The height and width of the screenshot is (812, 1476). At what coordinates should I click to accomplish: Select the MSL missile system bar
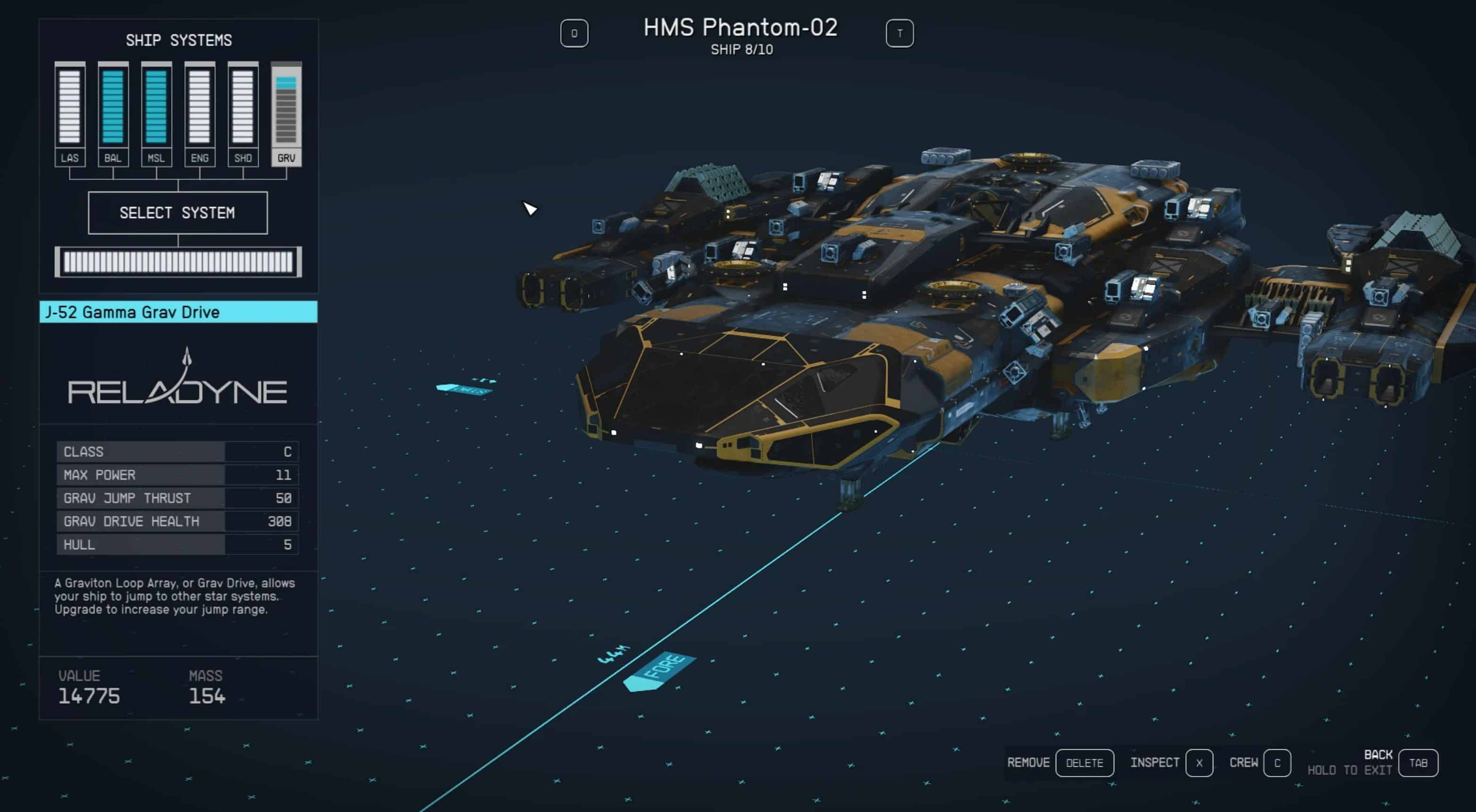click(x=157, y=107)
